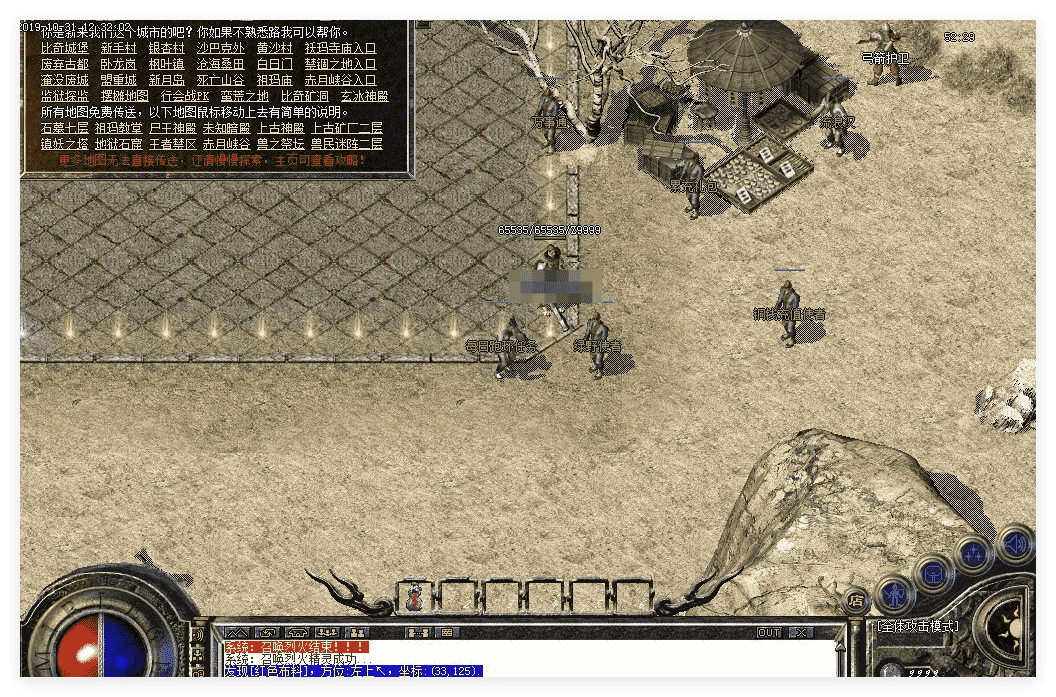Open the skills panel with the sparkle icon
The width and height of the screenshot is (1056, 697).
[973, 553]
